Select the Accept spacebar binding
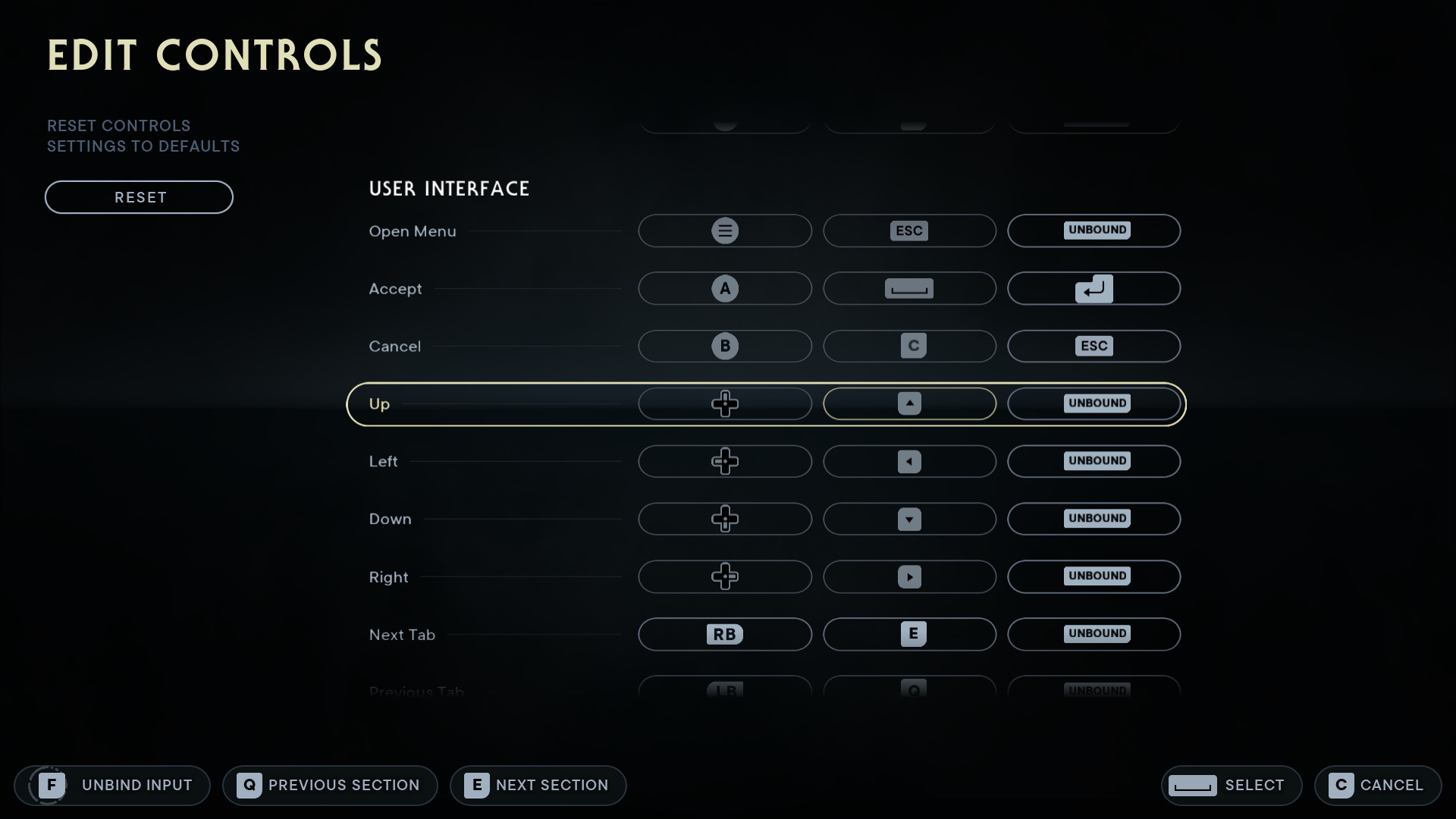 click(909, 288)
